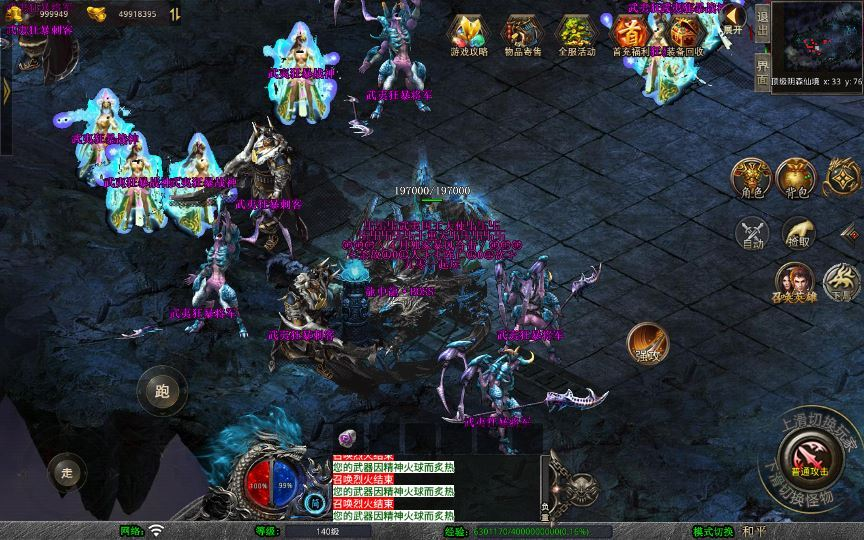Open the minimap in the corner
Screen dimensions: 864x540
click(x=820, y=36)
